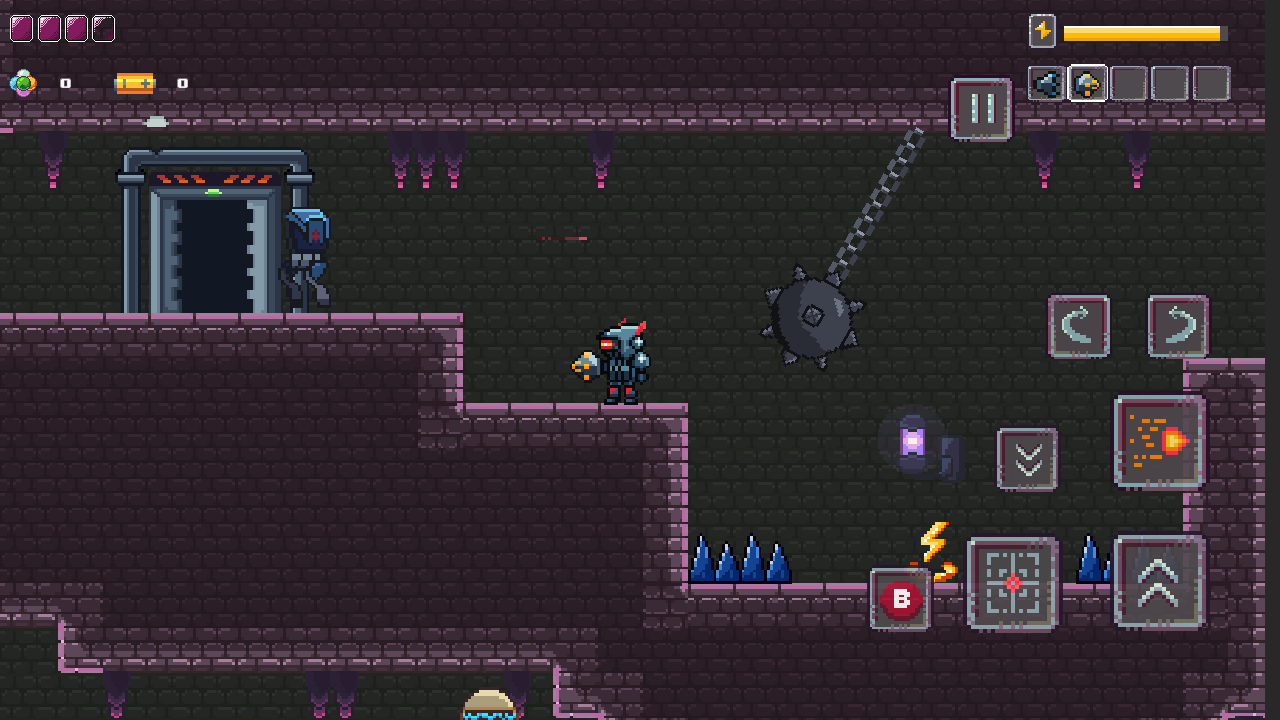
Task: Select the first empty weapon slot
Action: coord(1127,84)
